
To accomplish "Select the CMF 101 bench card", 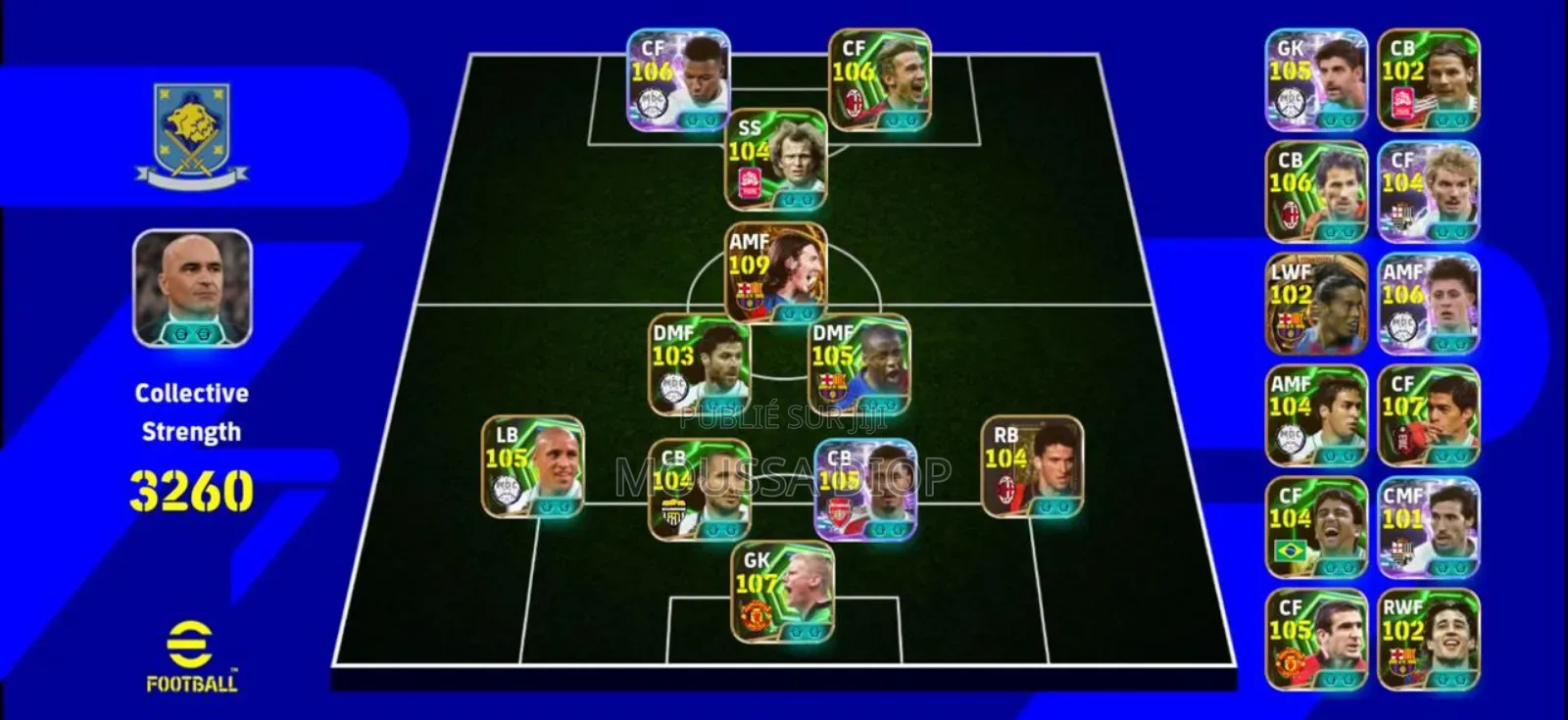I will (x=1427, y=530).
